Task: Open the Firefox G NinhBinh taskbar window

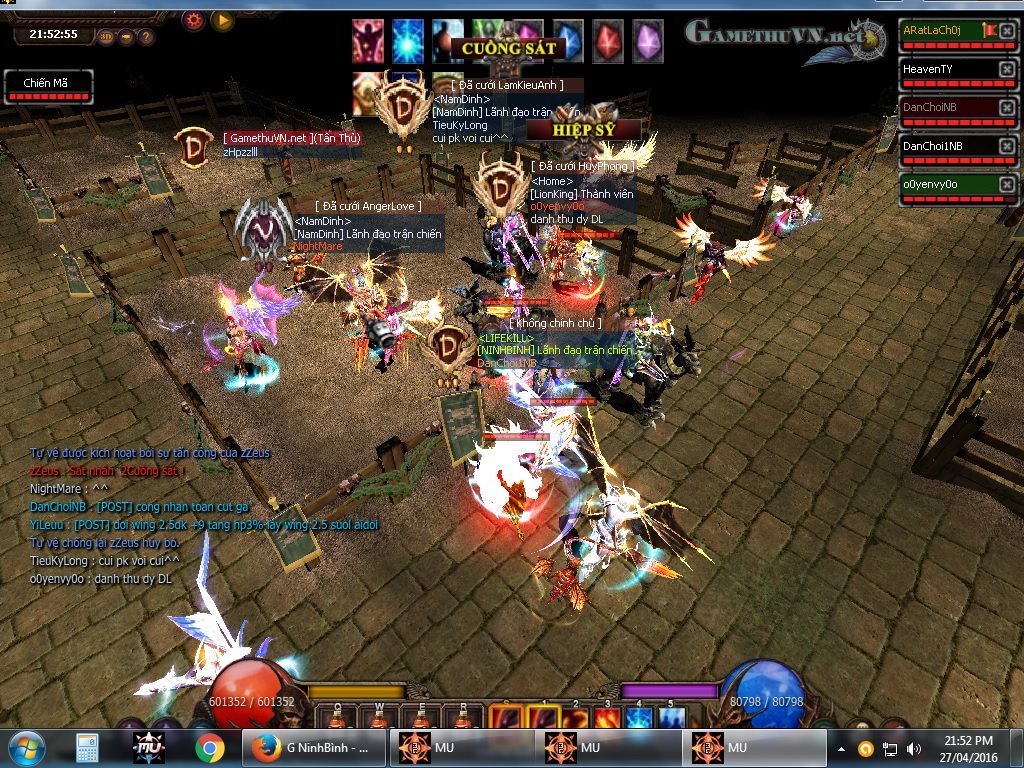Action: tap(313, 748)
